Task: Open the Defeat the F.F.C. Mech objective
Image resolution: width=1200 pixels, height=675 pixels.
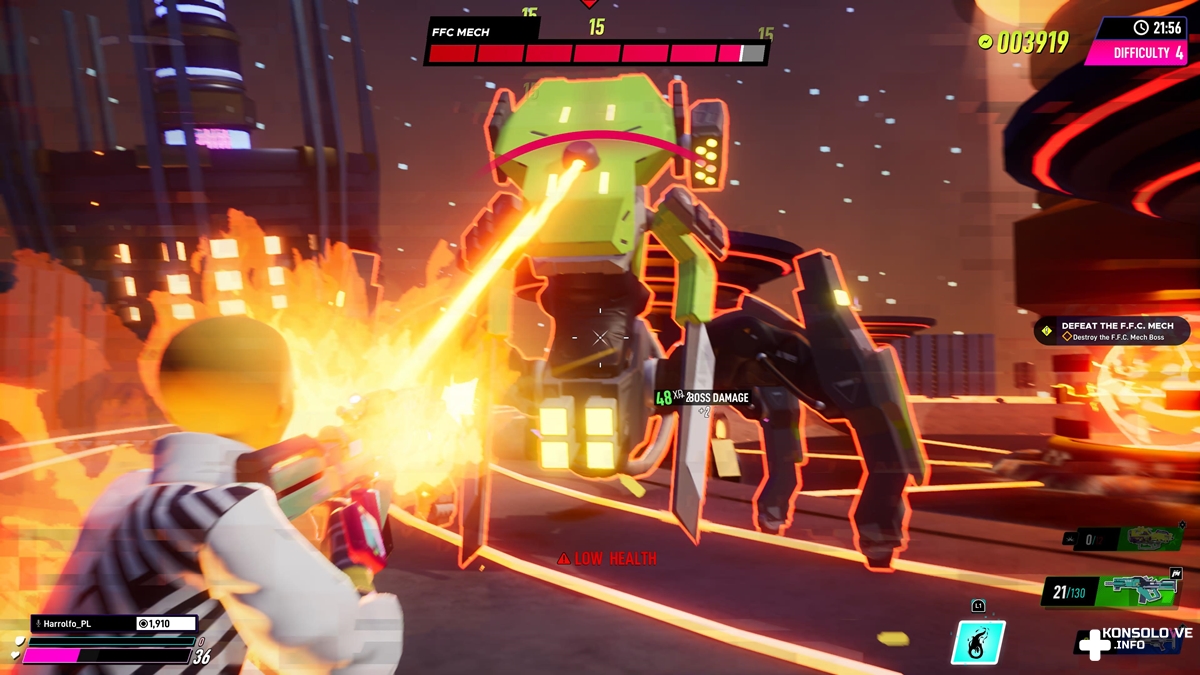Action: tap(1112, 331)
